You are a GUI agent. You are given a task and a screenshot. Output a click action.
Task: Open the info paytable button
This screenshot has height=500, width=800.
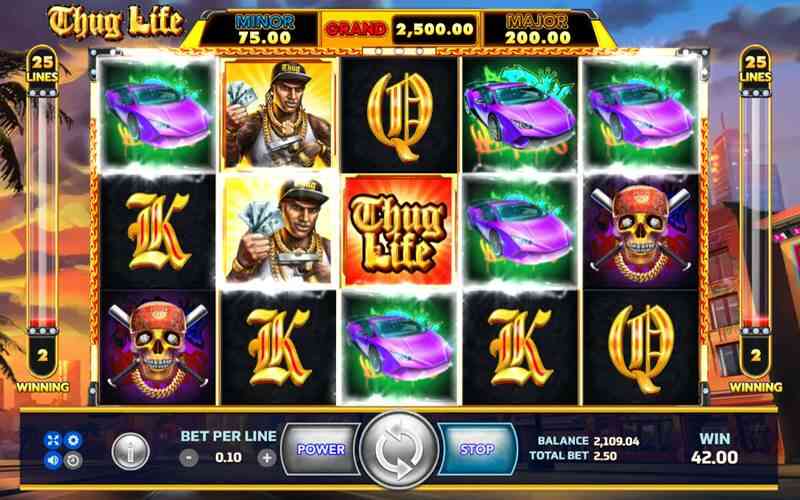coord(130,451)
